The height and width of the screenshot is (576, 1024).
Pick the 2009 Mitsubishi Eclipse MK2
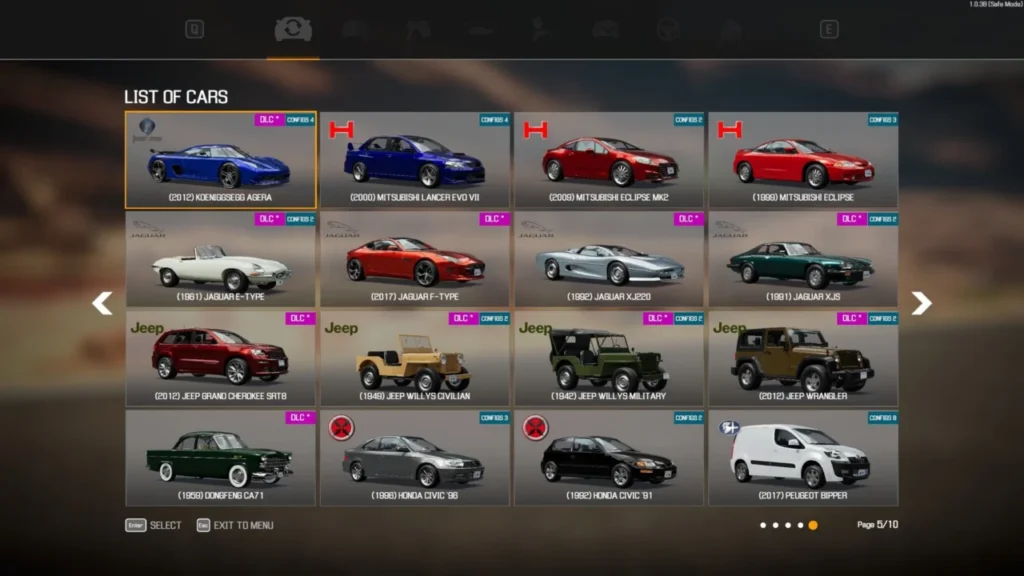click(609, 160)
